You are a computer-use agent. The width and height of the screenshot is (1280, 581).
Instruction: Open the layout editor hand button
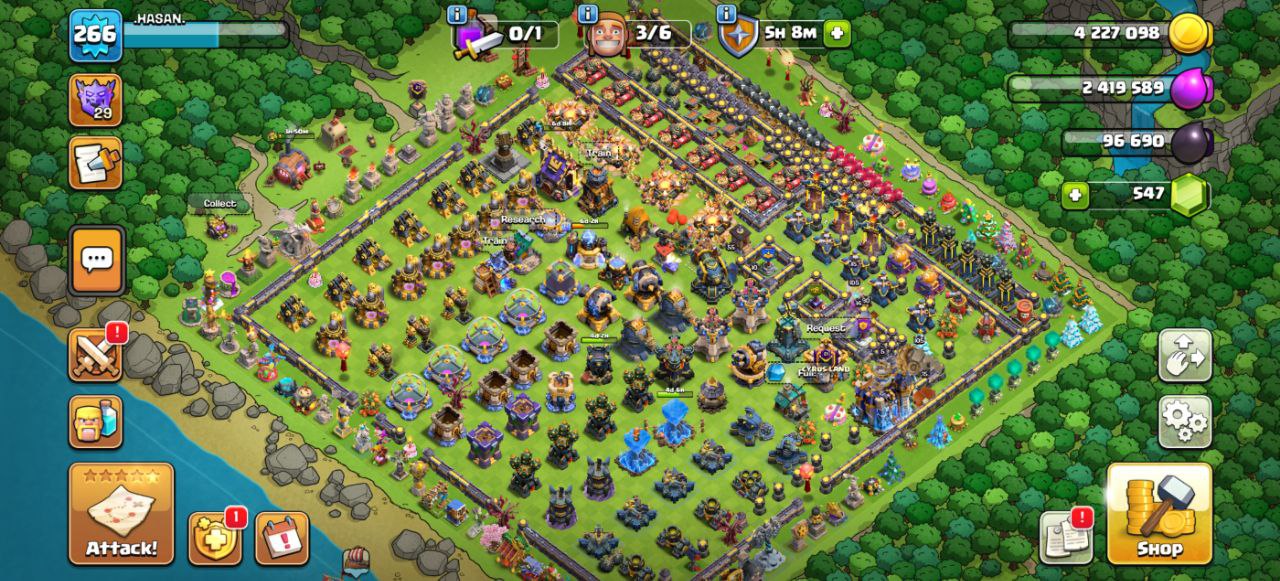pyautogui.click(x=1185, y=355)
